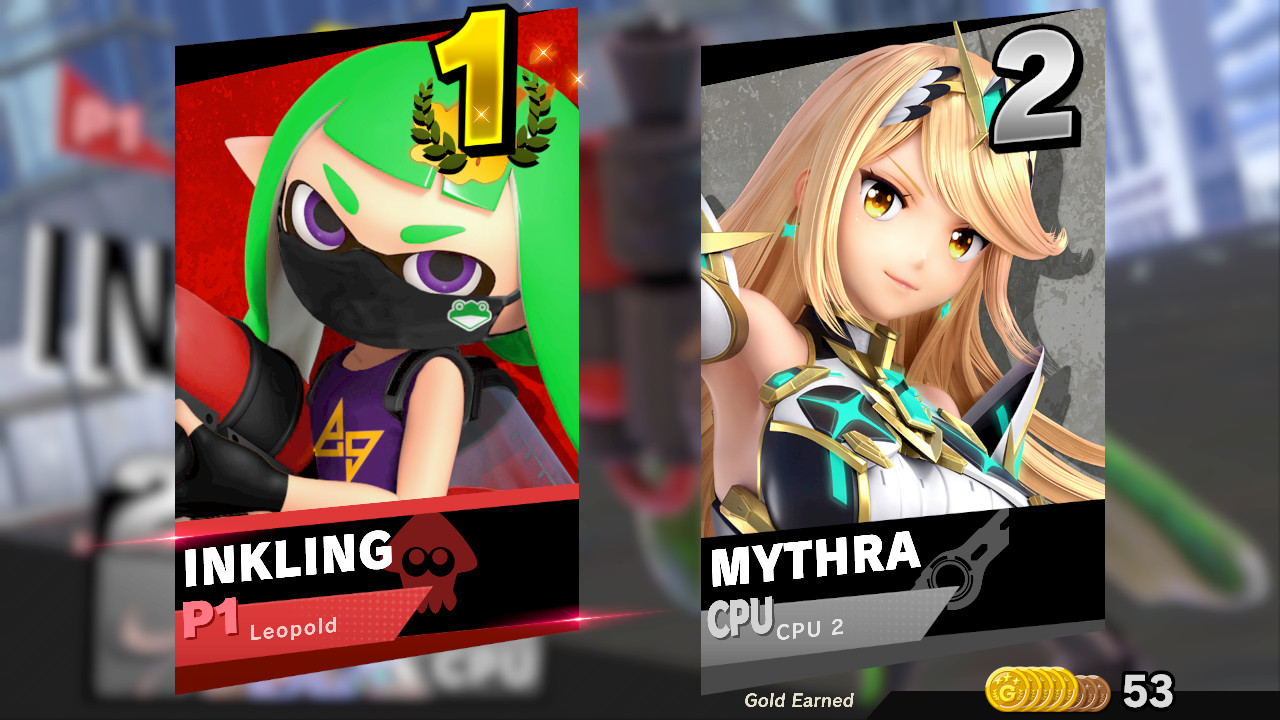Expand the Gold Earned summary row
Screen dimensions: 1280x720
pos(800,702)
